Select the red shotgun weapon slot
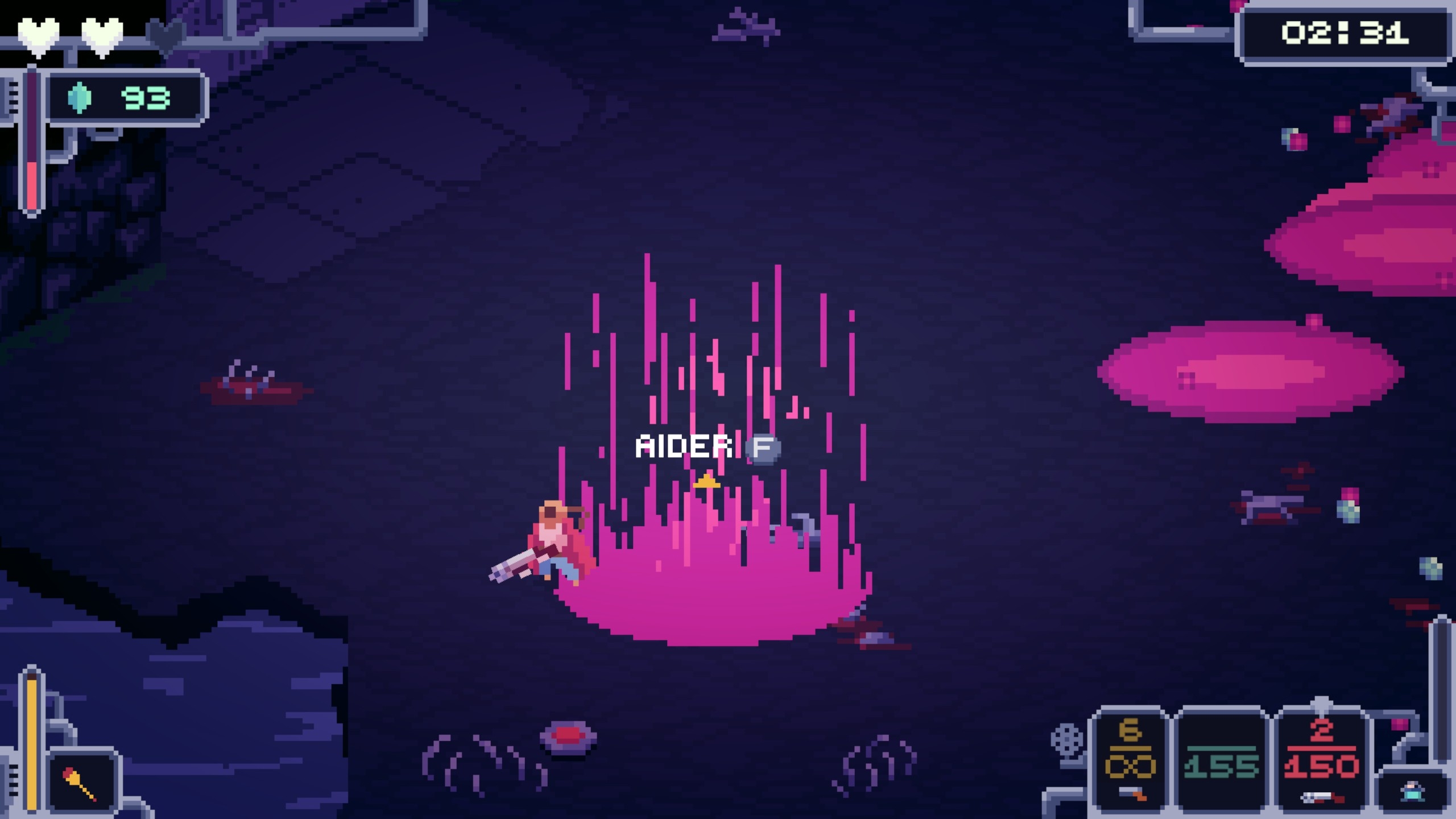1456x819 pixels. click(1321, 762)
